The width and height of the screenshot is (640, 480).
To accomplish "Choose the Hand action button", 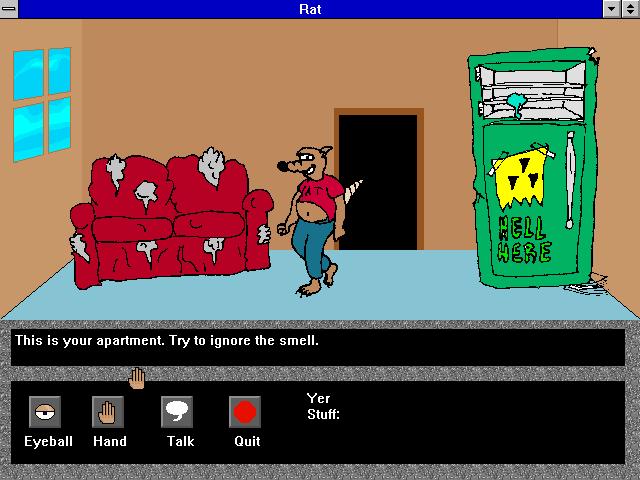I will point(108,411).
